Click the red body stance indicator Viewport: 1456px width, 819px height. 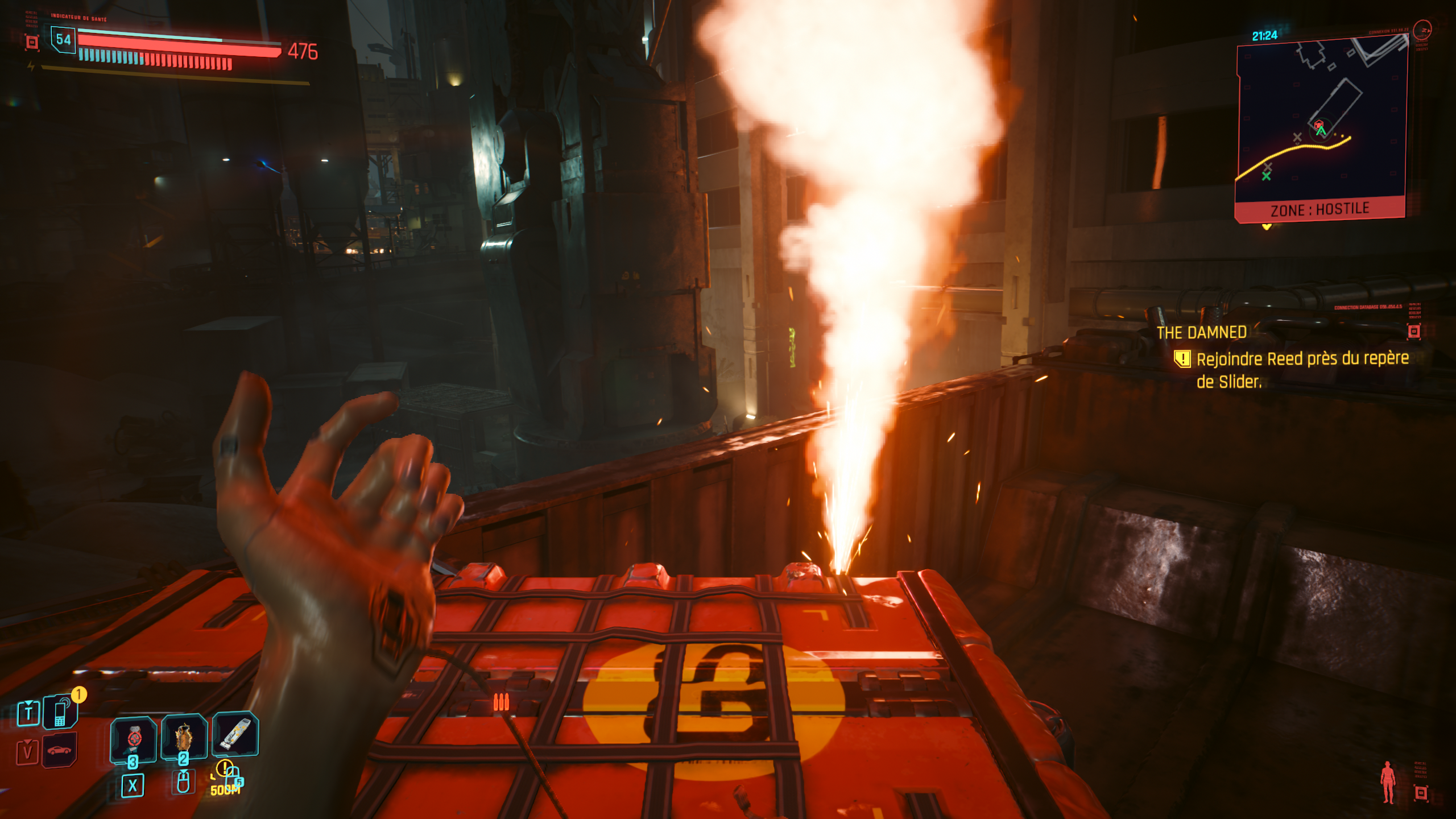(1388, 782)
